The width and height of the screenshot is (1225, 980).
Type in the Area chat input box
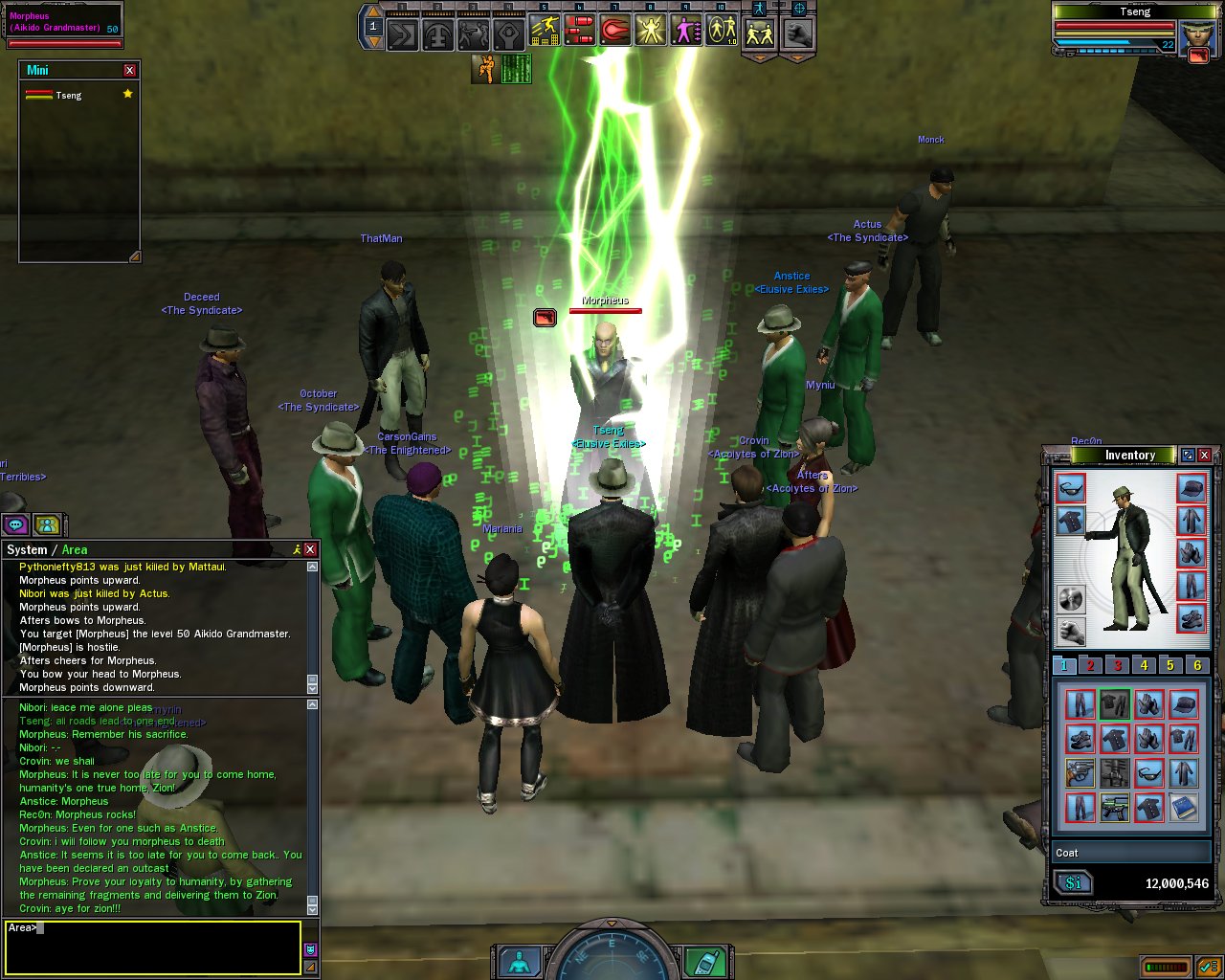point(153,947)
